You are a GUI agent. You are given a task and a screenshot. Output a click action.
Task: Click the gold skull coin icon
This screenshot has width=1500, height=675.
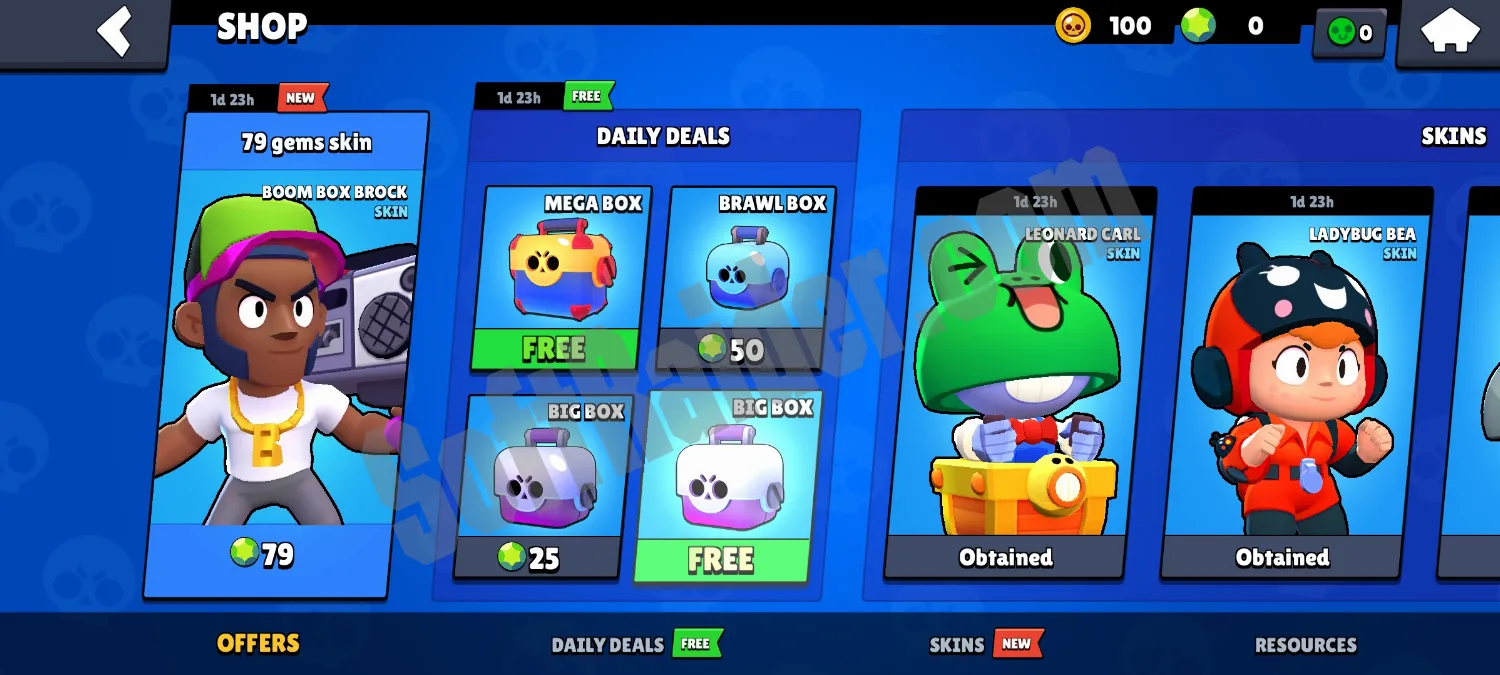tap(1073, 26)
